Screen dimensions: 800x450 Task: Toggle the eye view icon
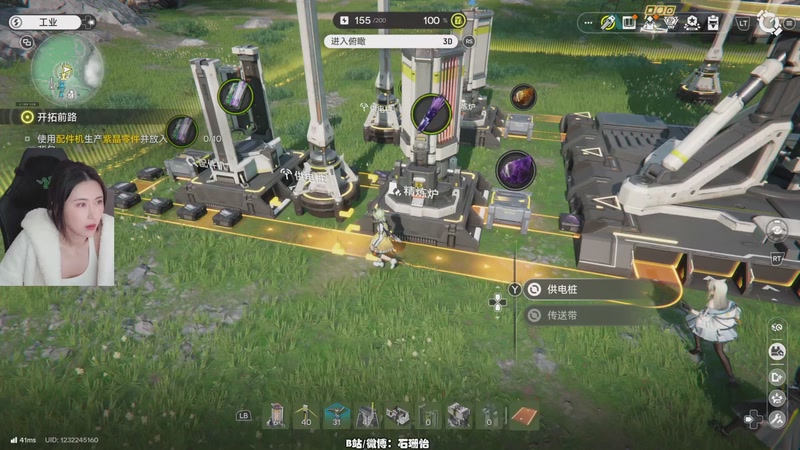[776, 327]
